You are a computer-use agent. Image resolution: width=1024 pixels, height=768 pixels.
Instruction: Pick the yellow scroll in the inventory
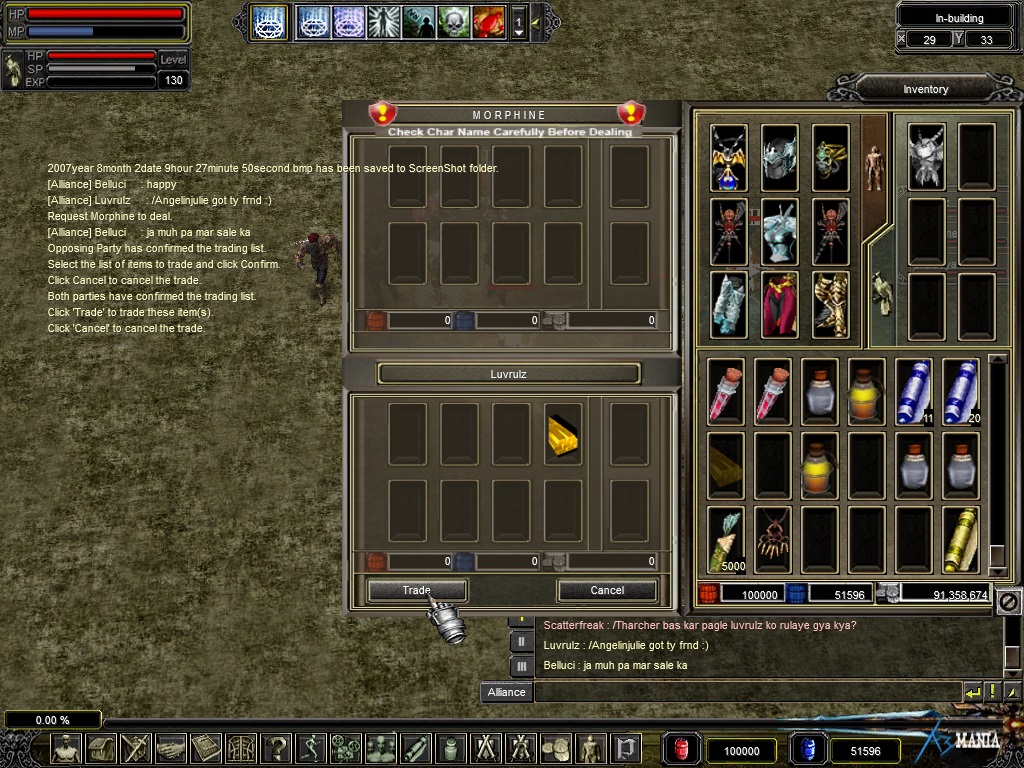(961, 540)
